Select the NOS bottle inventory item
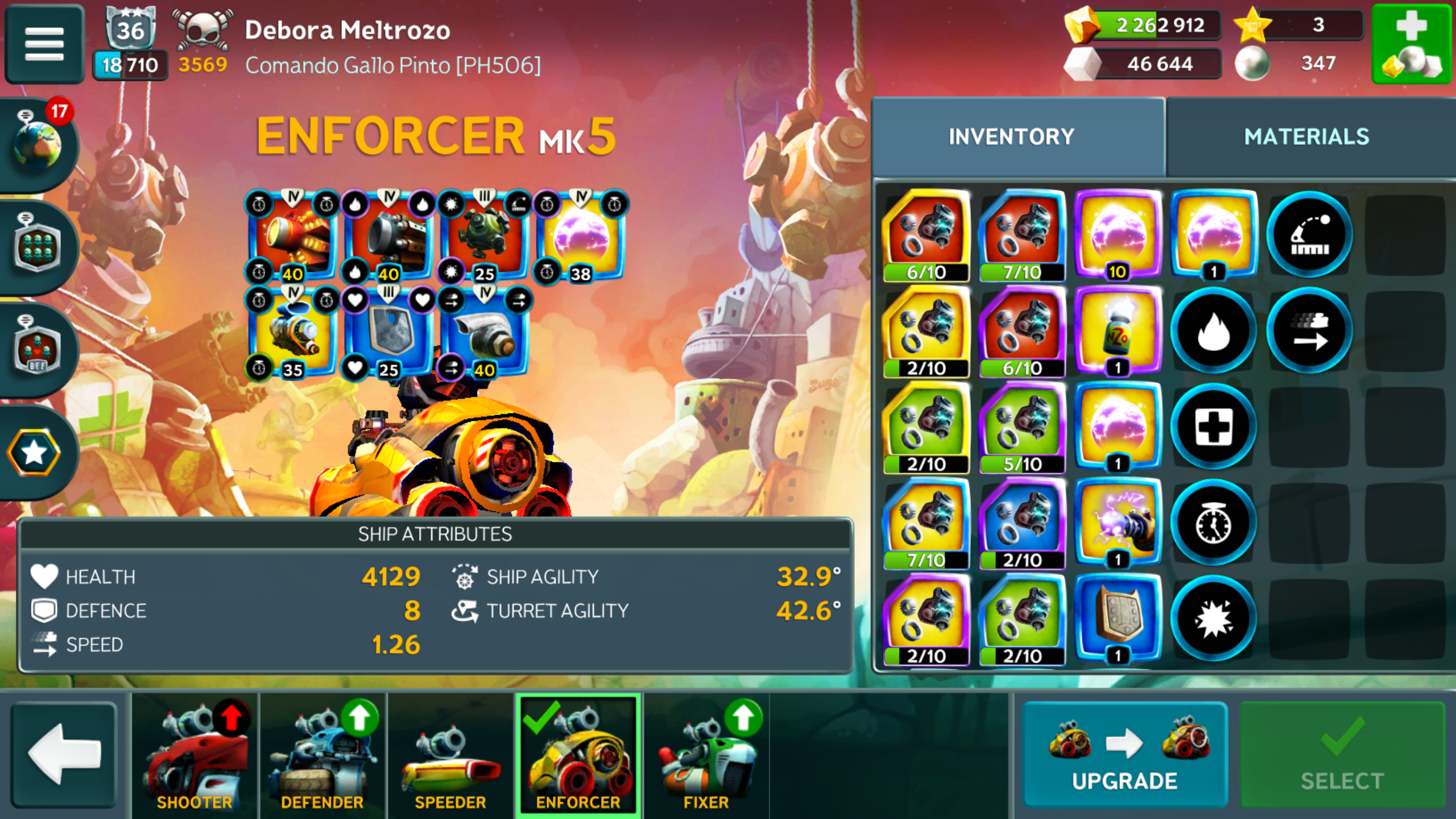The image size is (1456, 819). point(1118,331)
